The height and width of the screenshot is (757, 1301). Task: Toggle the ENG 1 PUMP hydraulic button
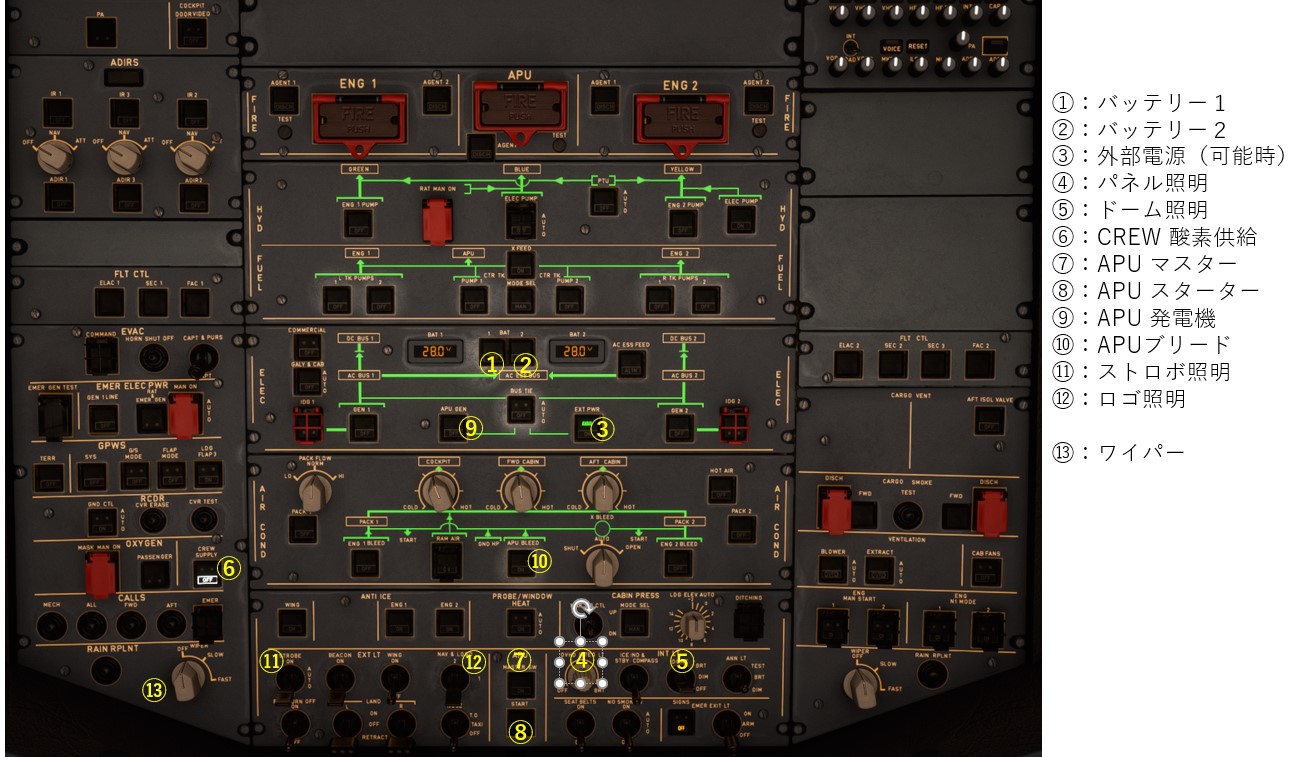358,223
